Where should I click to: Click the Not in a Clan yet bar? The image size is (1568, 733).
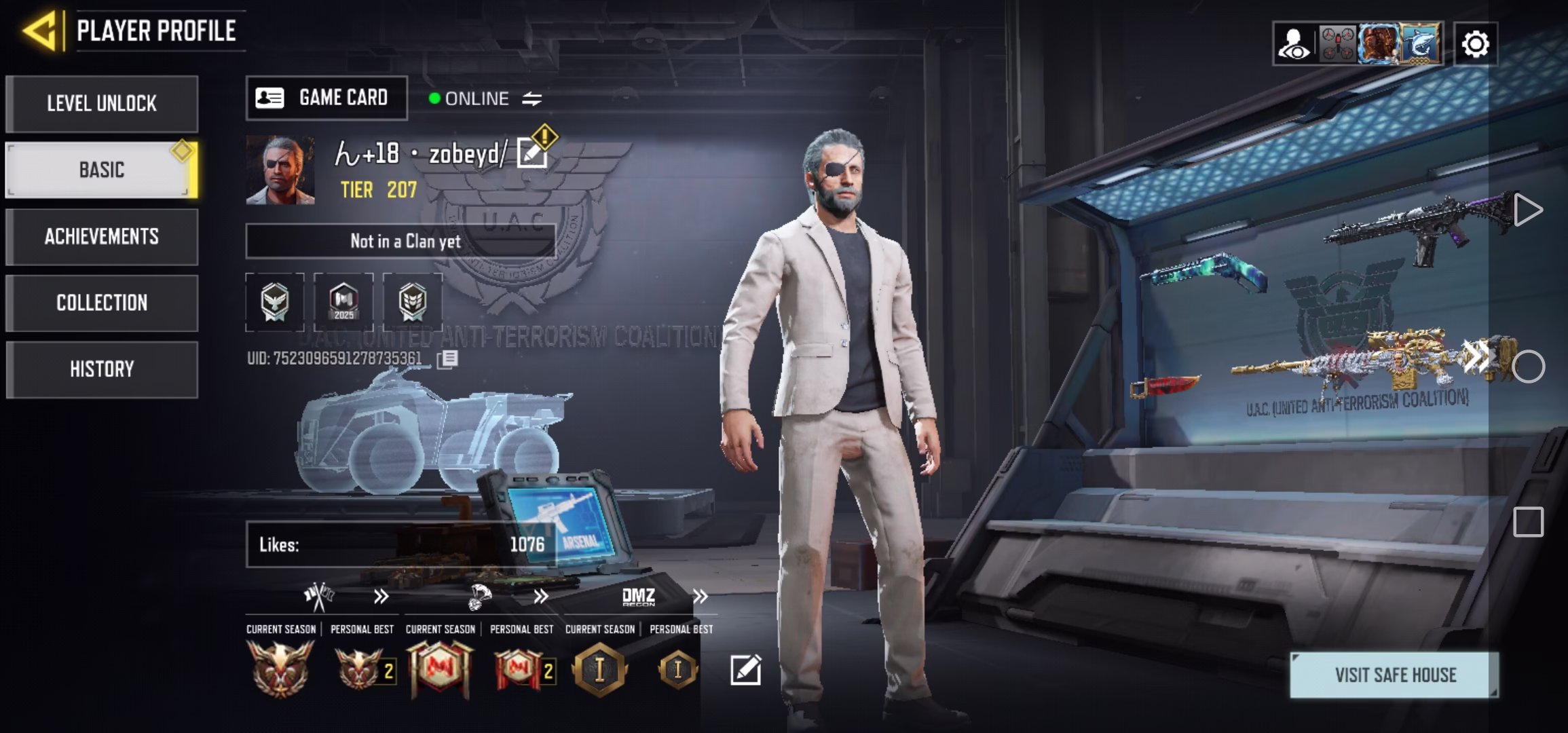click(x=404, y=241)
